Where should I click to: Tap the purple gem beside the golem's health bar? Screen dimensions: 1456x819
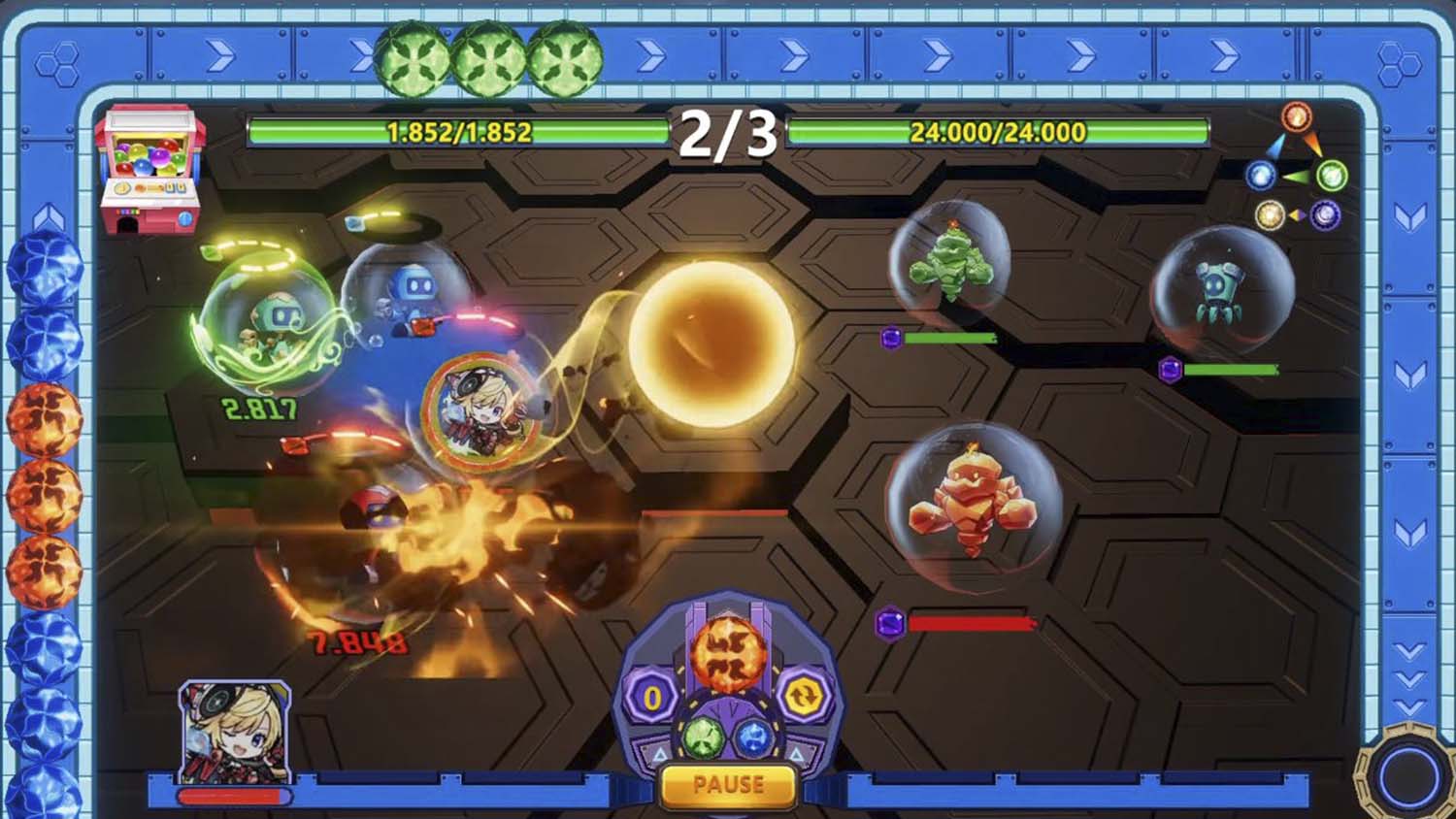[890, 621]
